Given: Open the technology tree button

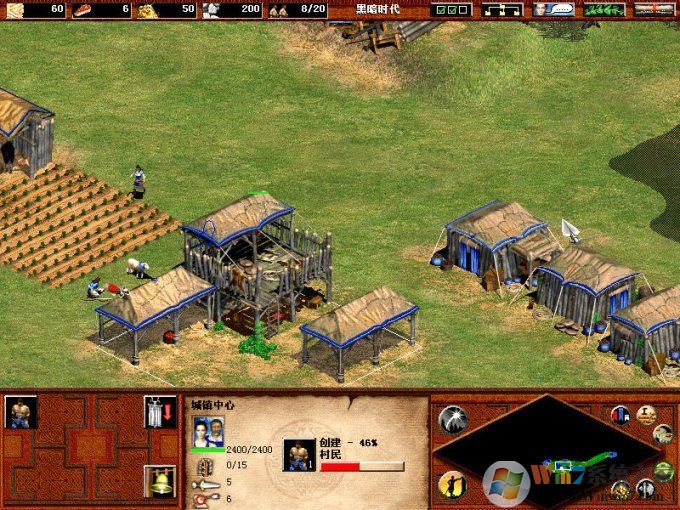Looking at the screenshot, I should 502,9.
